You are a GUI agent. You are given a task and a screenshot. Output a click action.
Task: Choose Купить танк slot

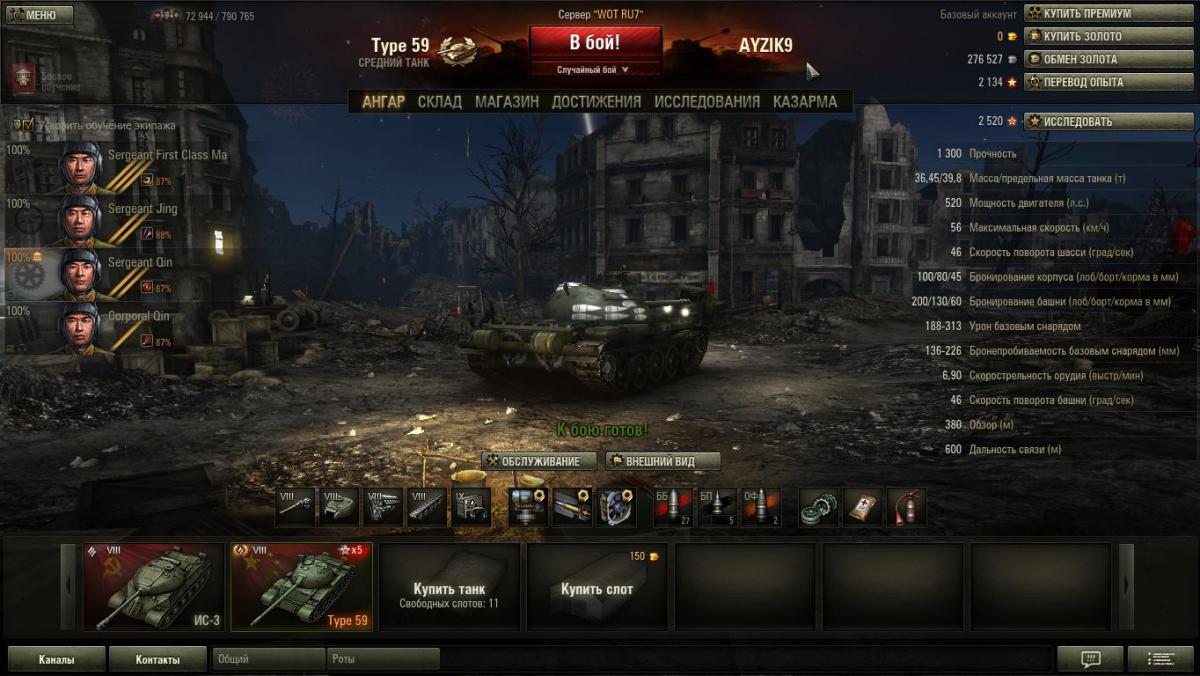pos(449,587)
